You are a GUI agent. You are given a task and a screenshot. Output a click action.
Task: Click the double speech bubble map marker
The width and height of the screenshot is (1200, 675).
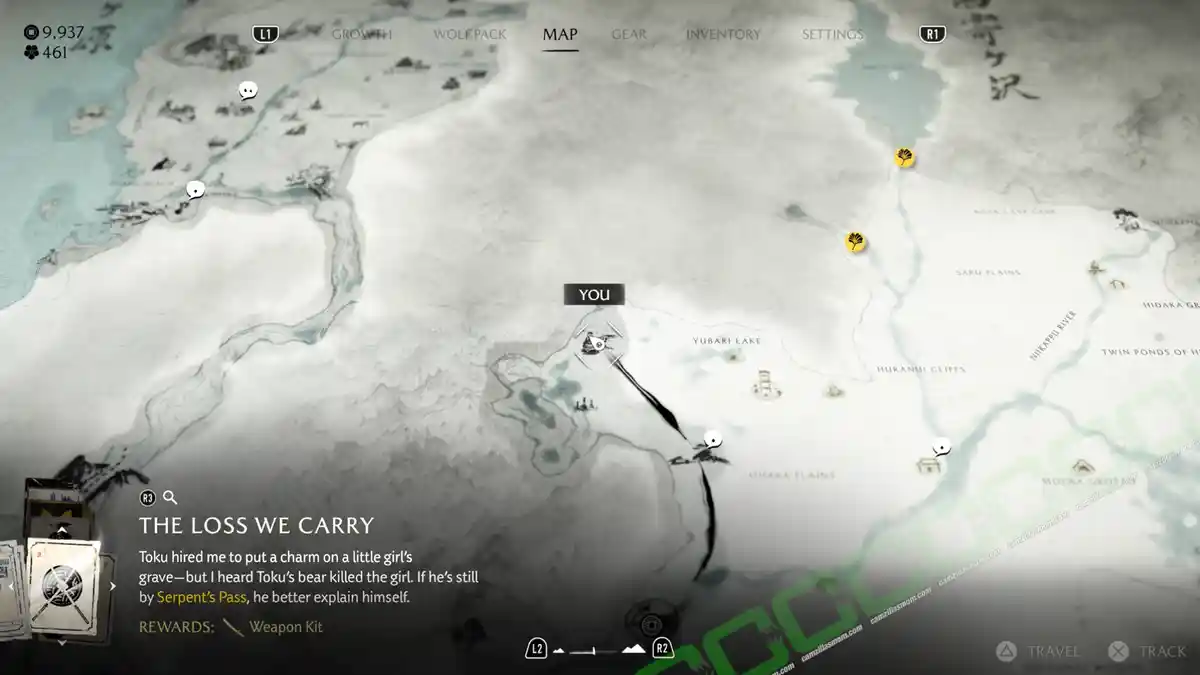[248, 91]
